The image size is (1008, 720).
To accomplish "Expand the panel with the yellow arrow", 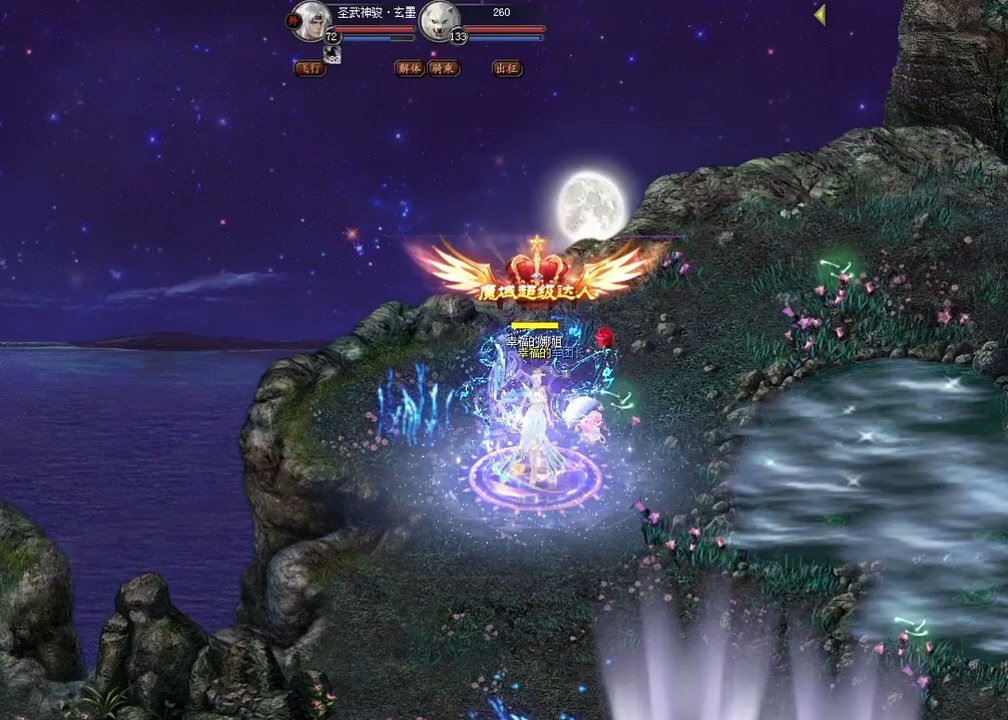I will click(820, 15).
